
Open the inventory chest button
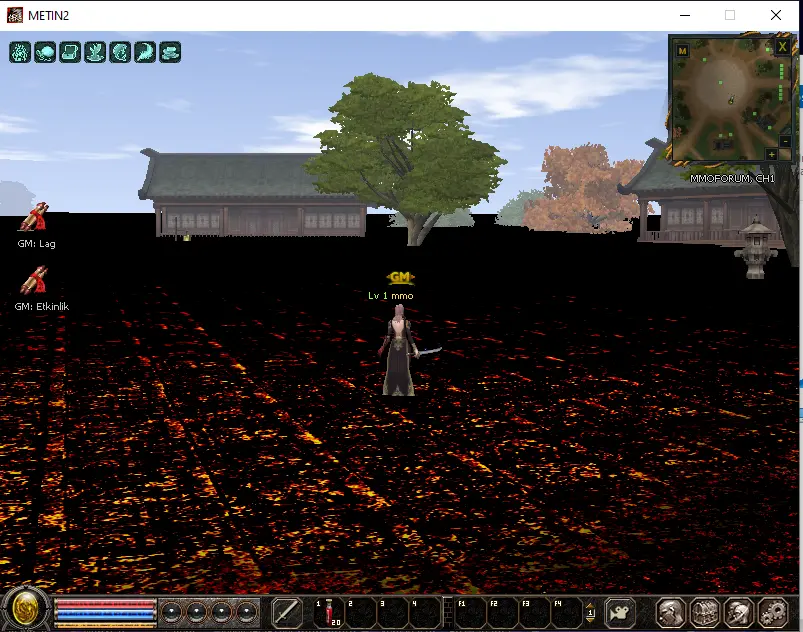pos(705,612)
